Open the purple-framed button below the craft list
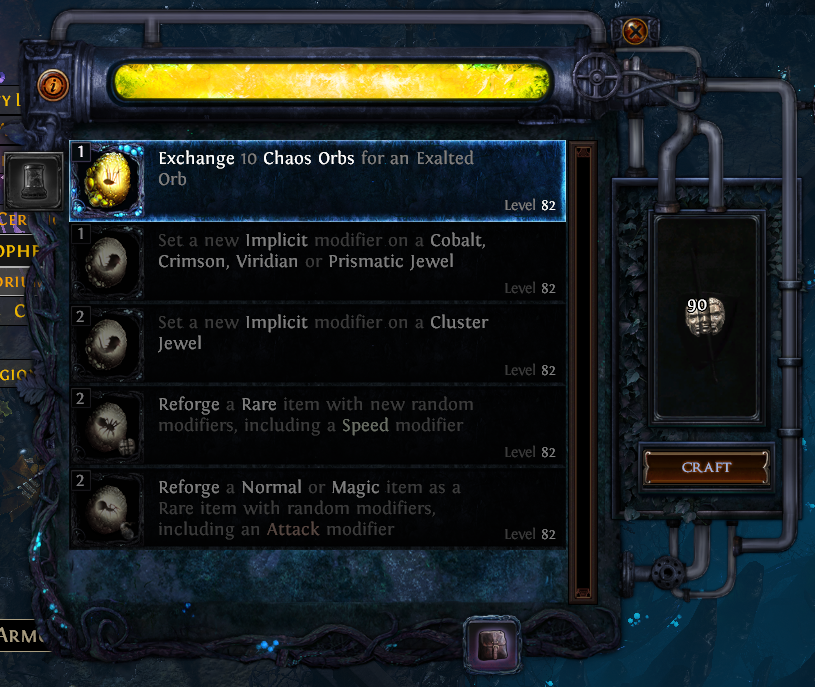 (x=490, y=641)
